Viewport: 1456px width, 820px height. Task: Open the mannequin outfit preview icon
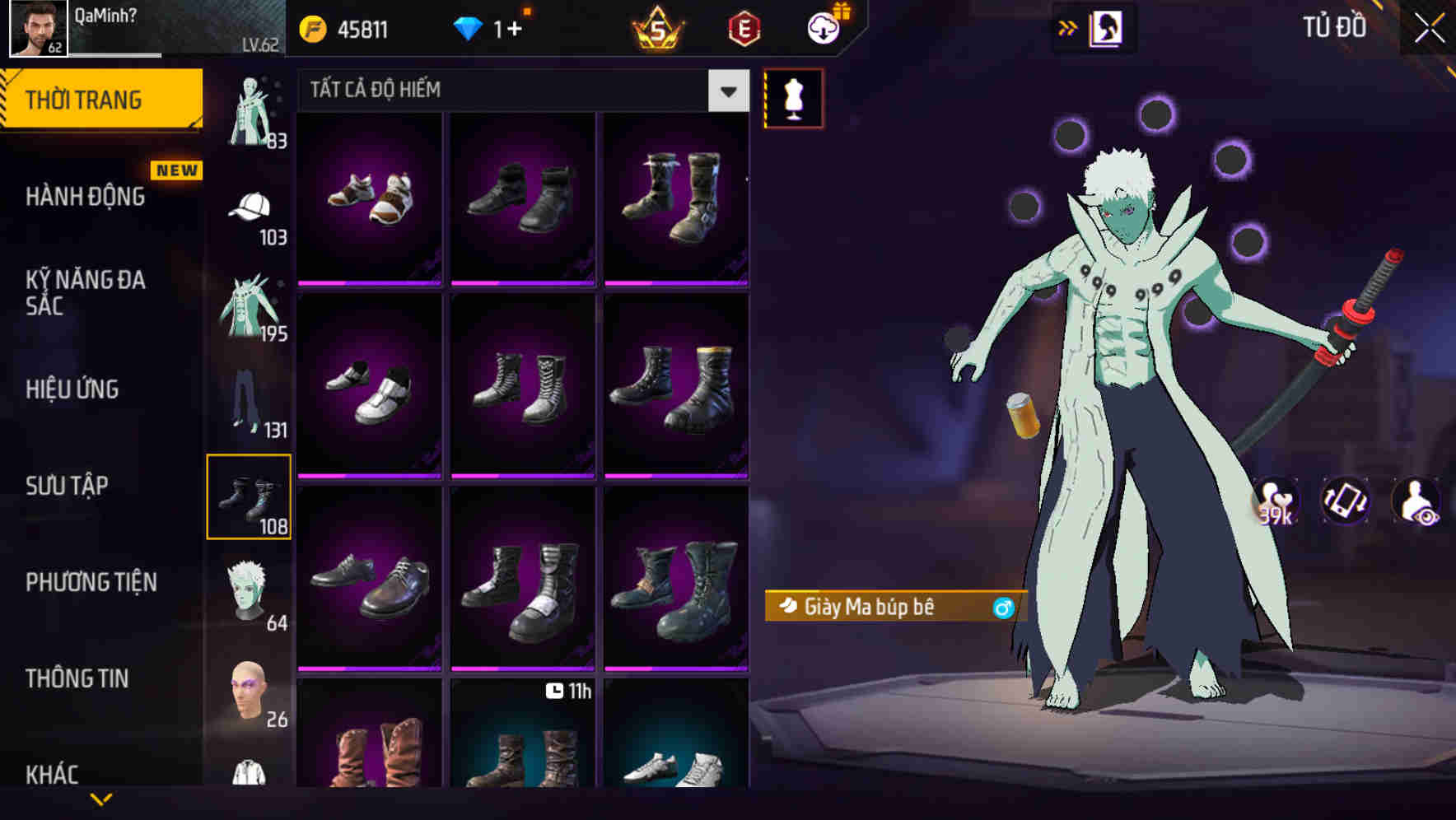pos(793,98)
